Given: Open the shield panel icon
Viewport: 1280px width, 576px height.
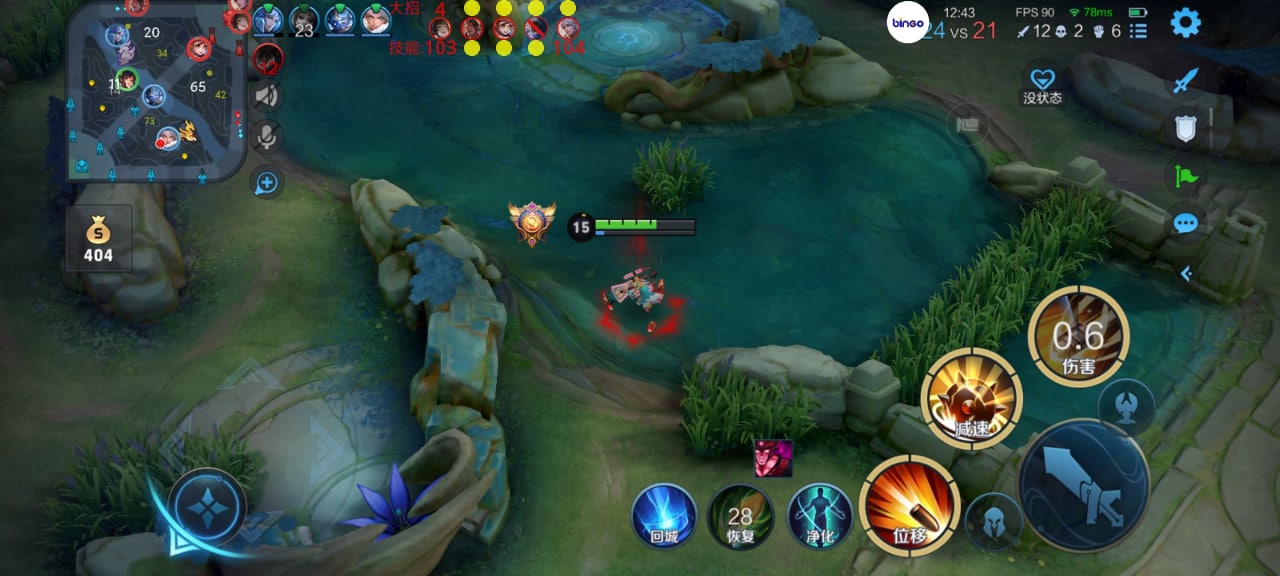Looking at the screenshot, I should click(1186, 127).
